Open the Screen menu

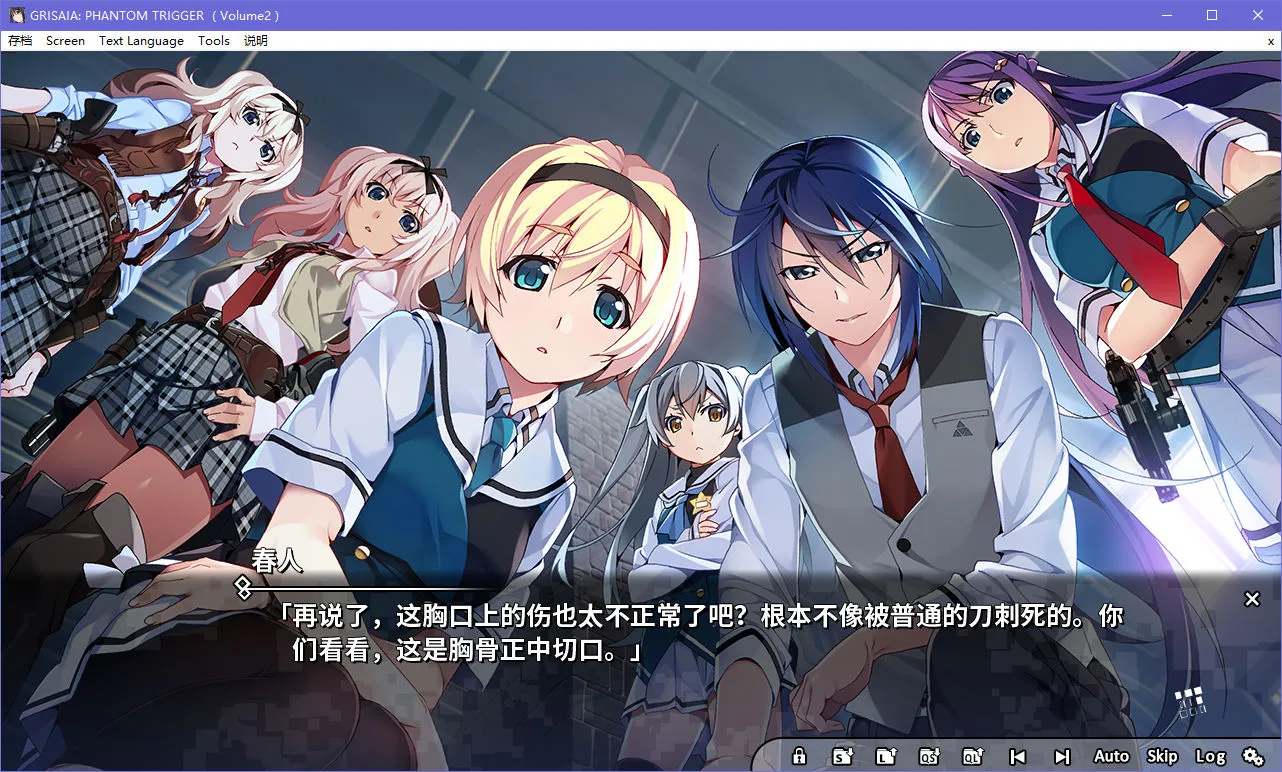click(65, 41)
